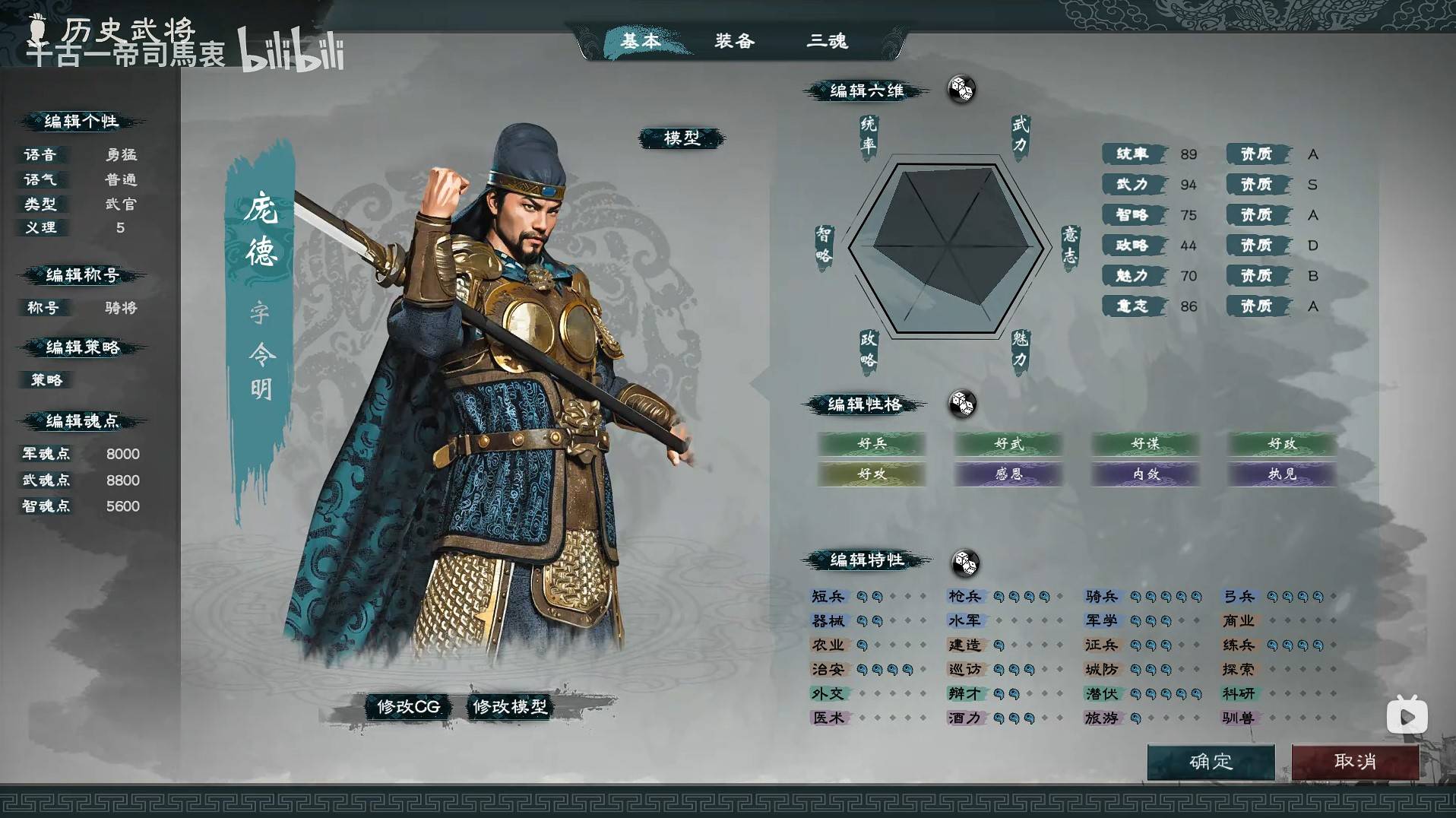Click the 武魂点 value field showing 8800
1456x818 pixels.
[123, 480]
